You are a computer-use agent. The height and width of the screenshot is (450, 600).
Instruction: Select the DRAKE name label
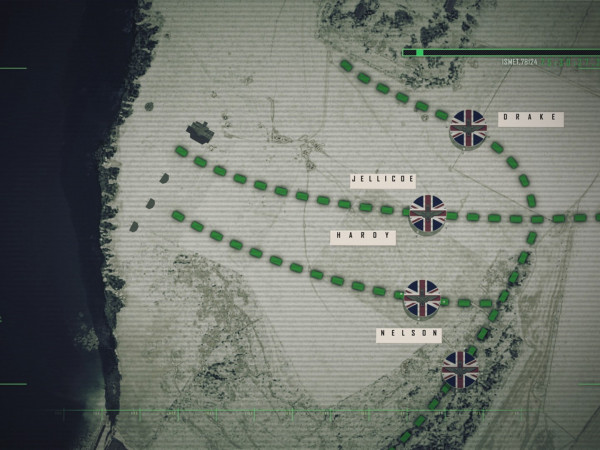pos(531,119)
